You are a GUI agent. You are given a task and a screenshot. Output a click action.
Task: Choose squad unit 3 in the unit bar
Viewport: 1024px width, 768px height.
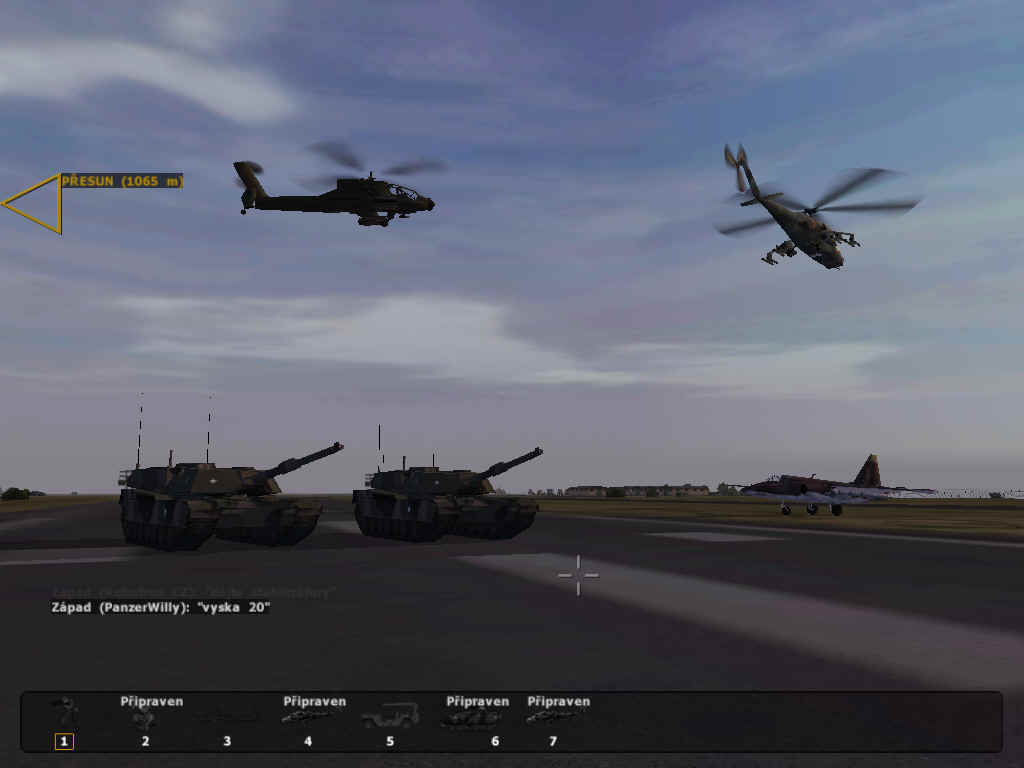[x=227, y=718]
